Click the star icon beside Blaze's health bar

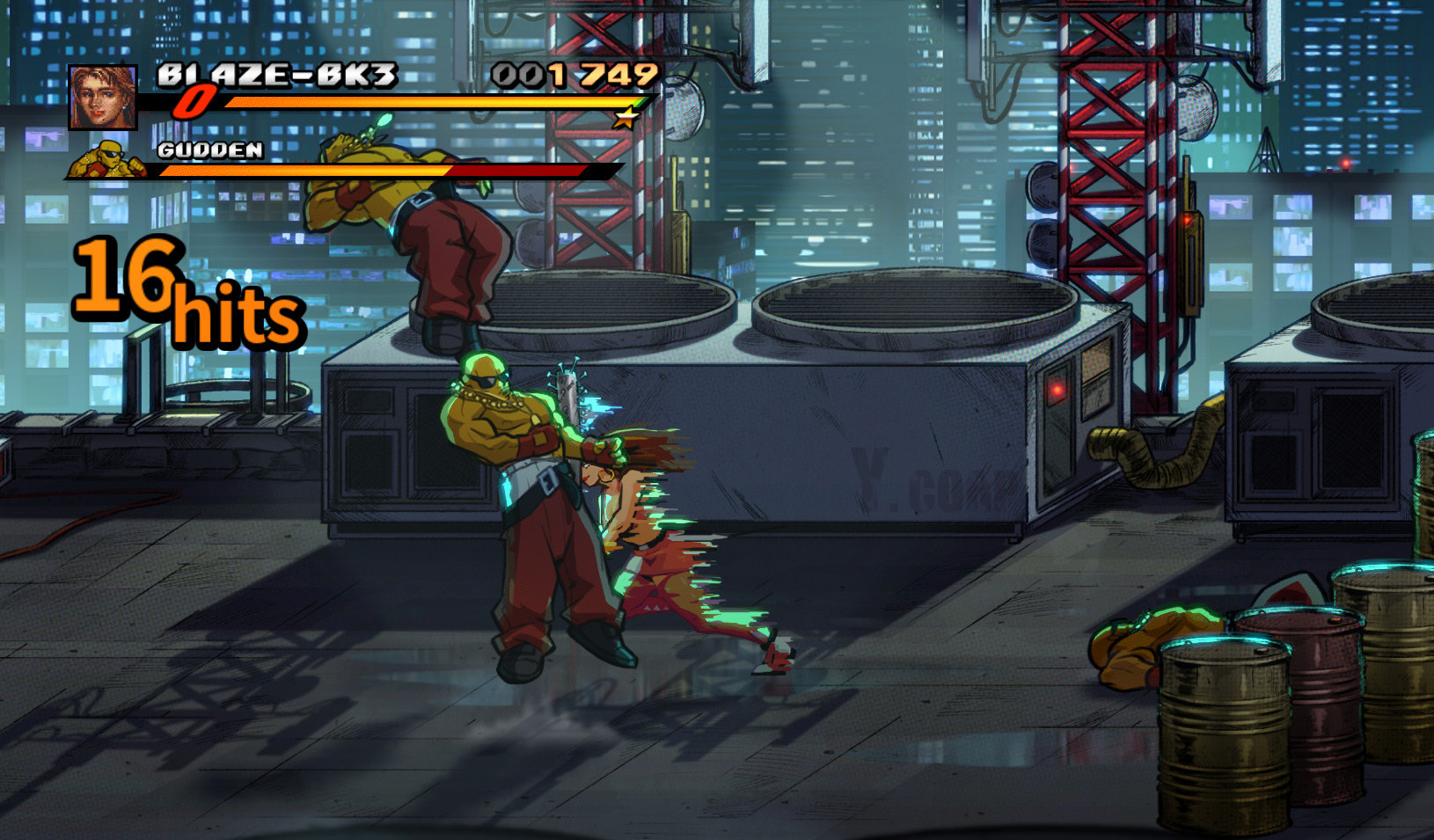[627, 116]
